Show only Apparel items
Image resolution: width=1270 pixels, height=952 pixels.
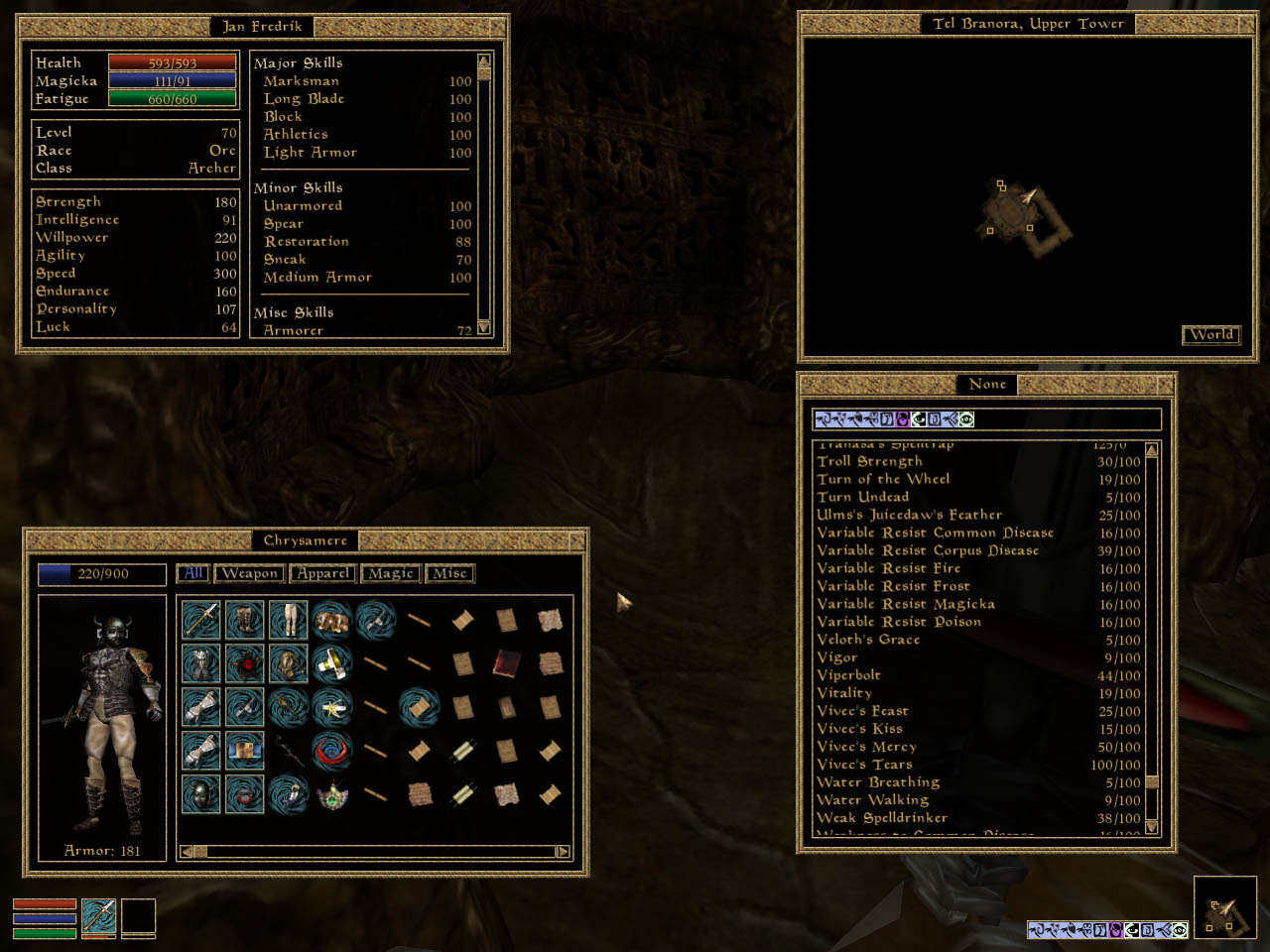coord(323,573)
